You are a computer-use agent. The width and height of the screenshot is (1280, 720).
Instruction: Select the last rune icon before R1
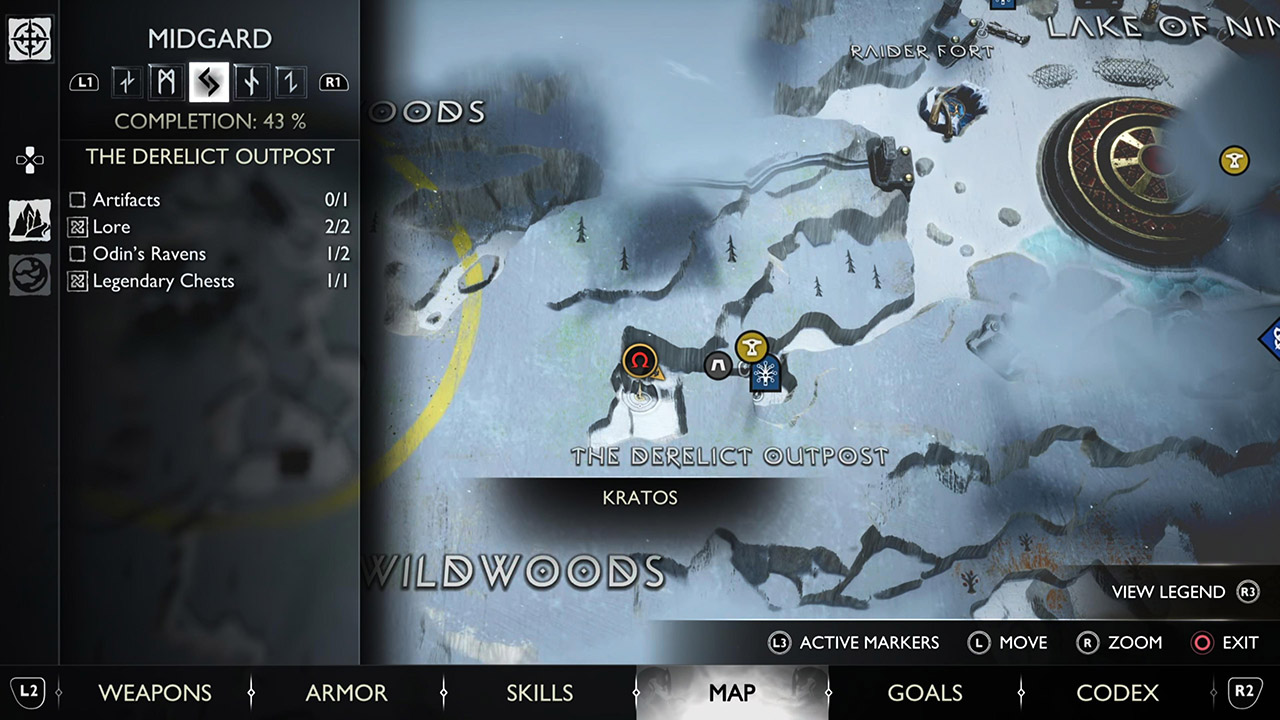pyautogui.click(x=290, y=82)
